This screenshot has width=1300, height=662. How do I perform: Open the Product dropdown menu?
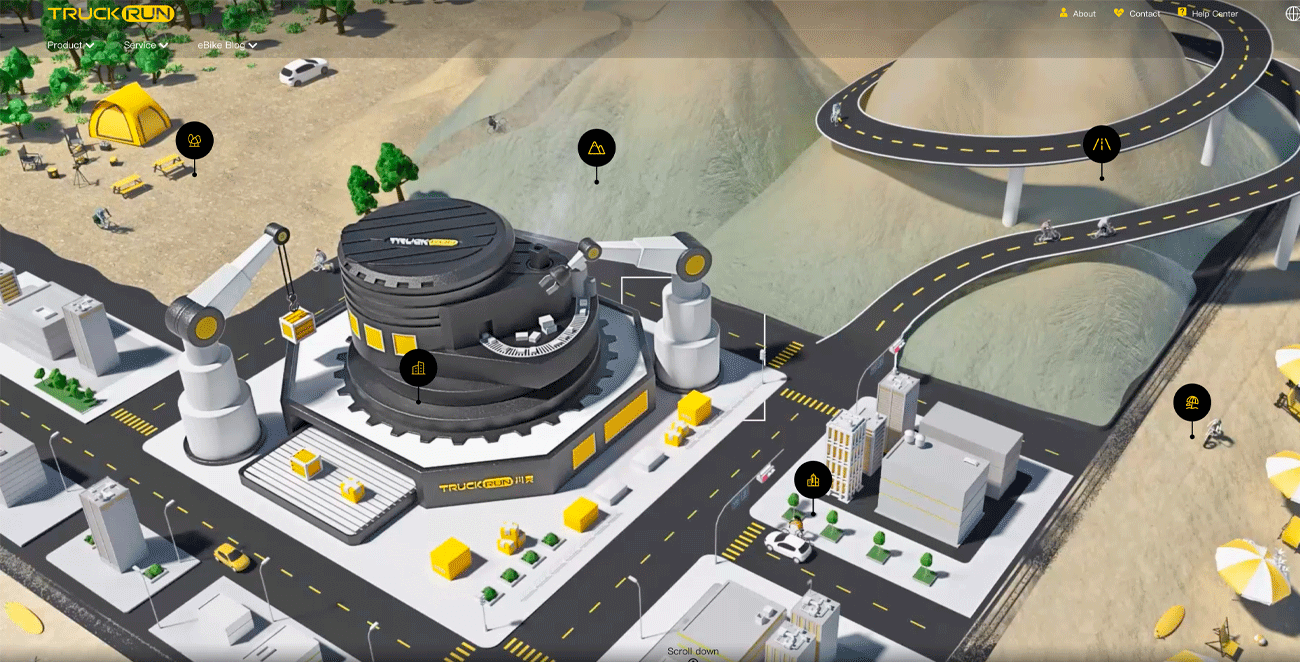point(70,45)
